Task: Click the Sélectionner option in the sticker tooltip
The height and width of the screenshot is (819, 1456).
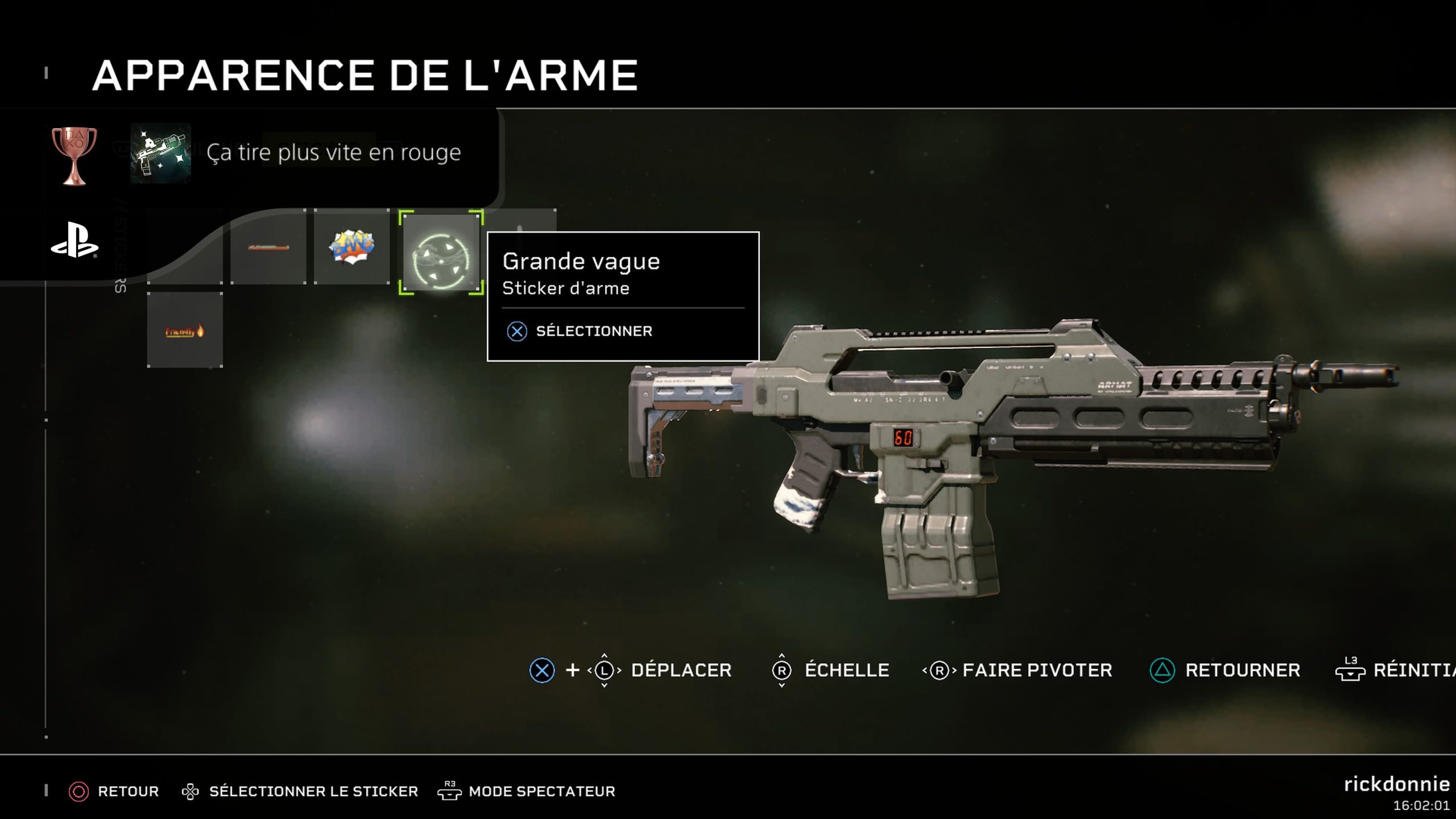Action: click(594, 331)
